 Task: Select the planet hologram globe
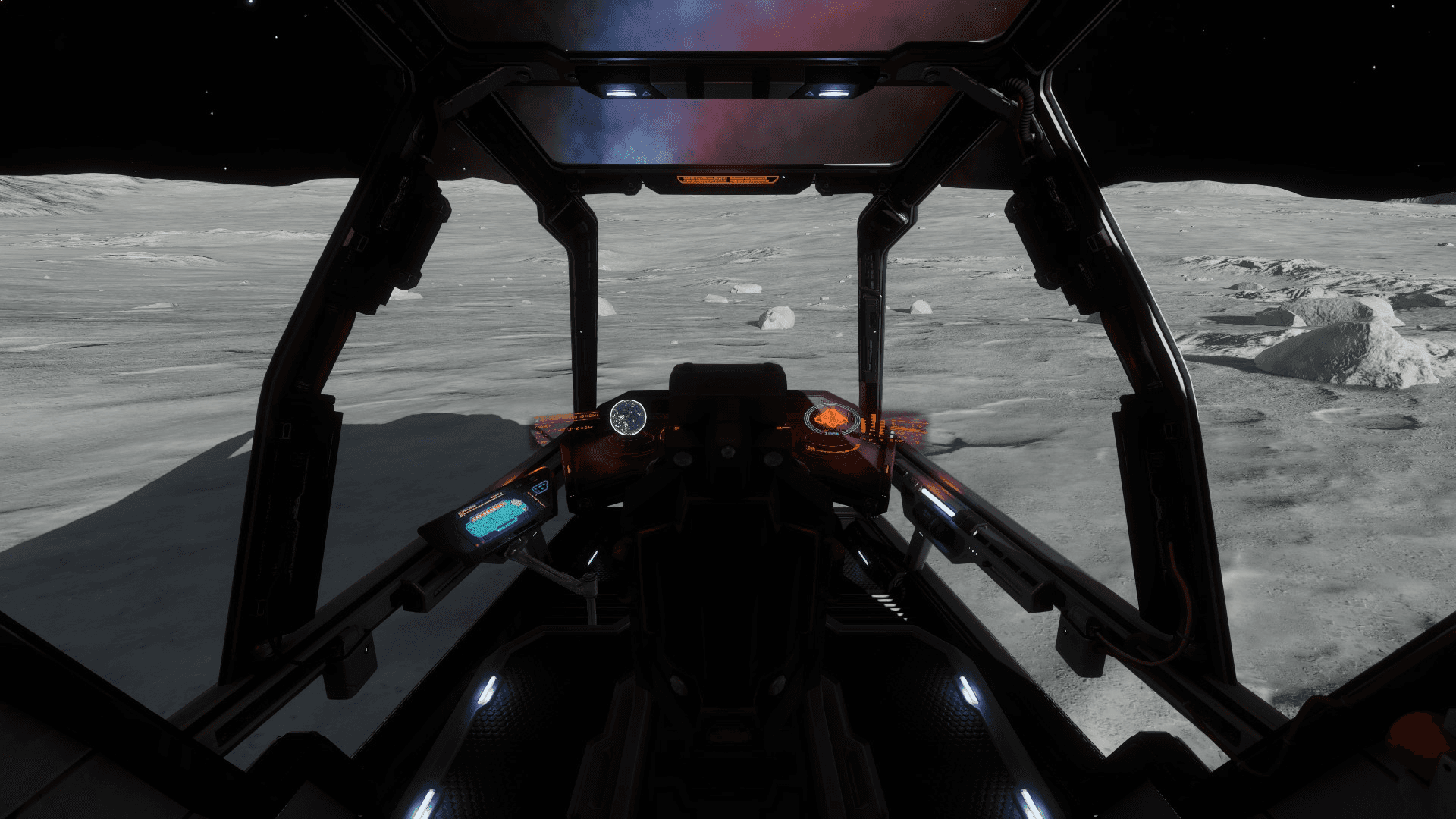628,416
